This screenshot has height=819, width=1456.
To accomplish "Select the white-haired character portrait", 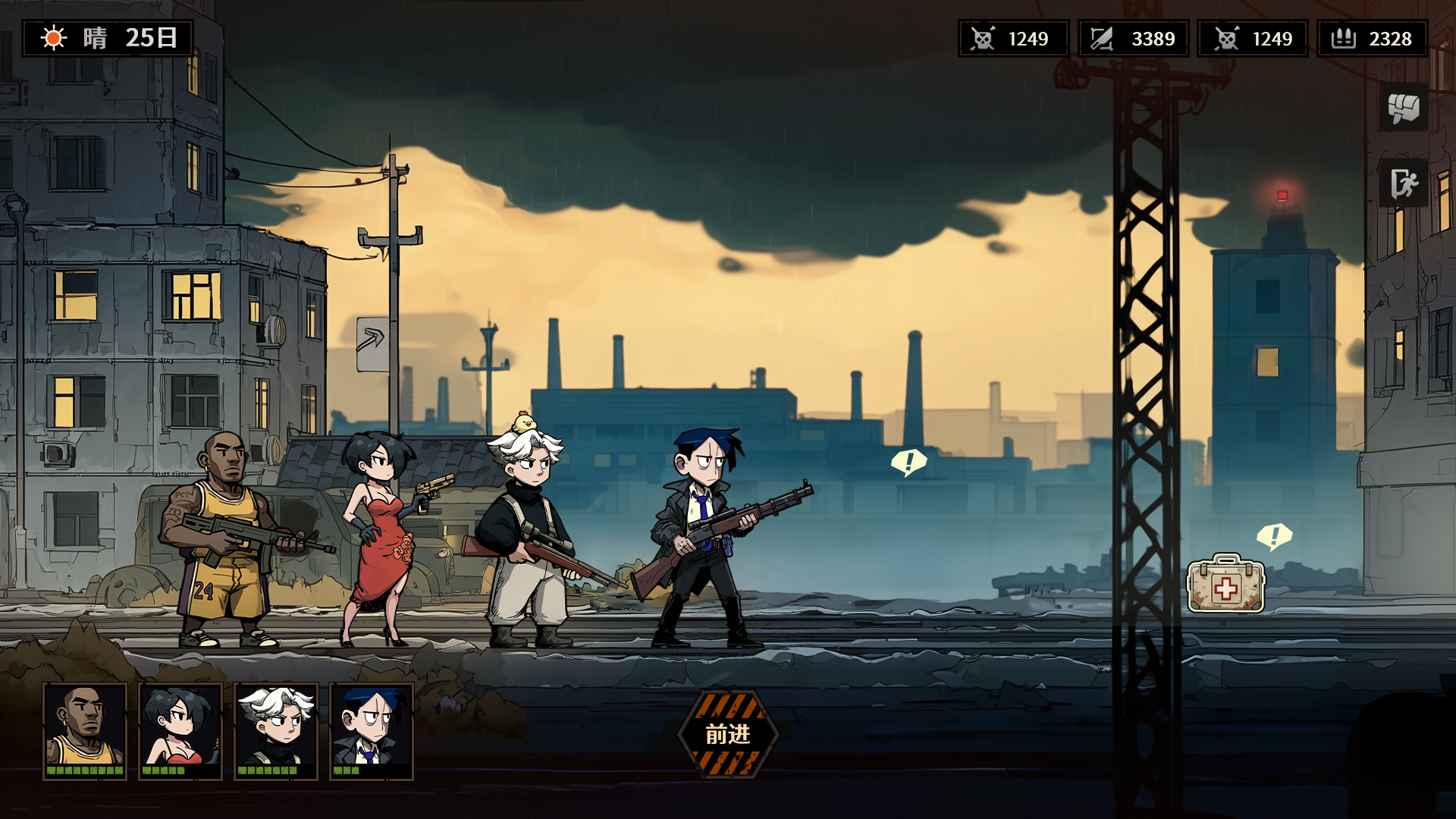I will 276,730.
